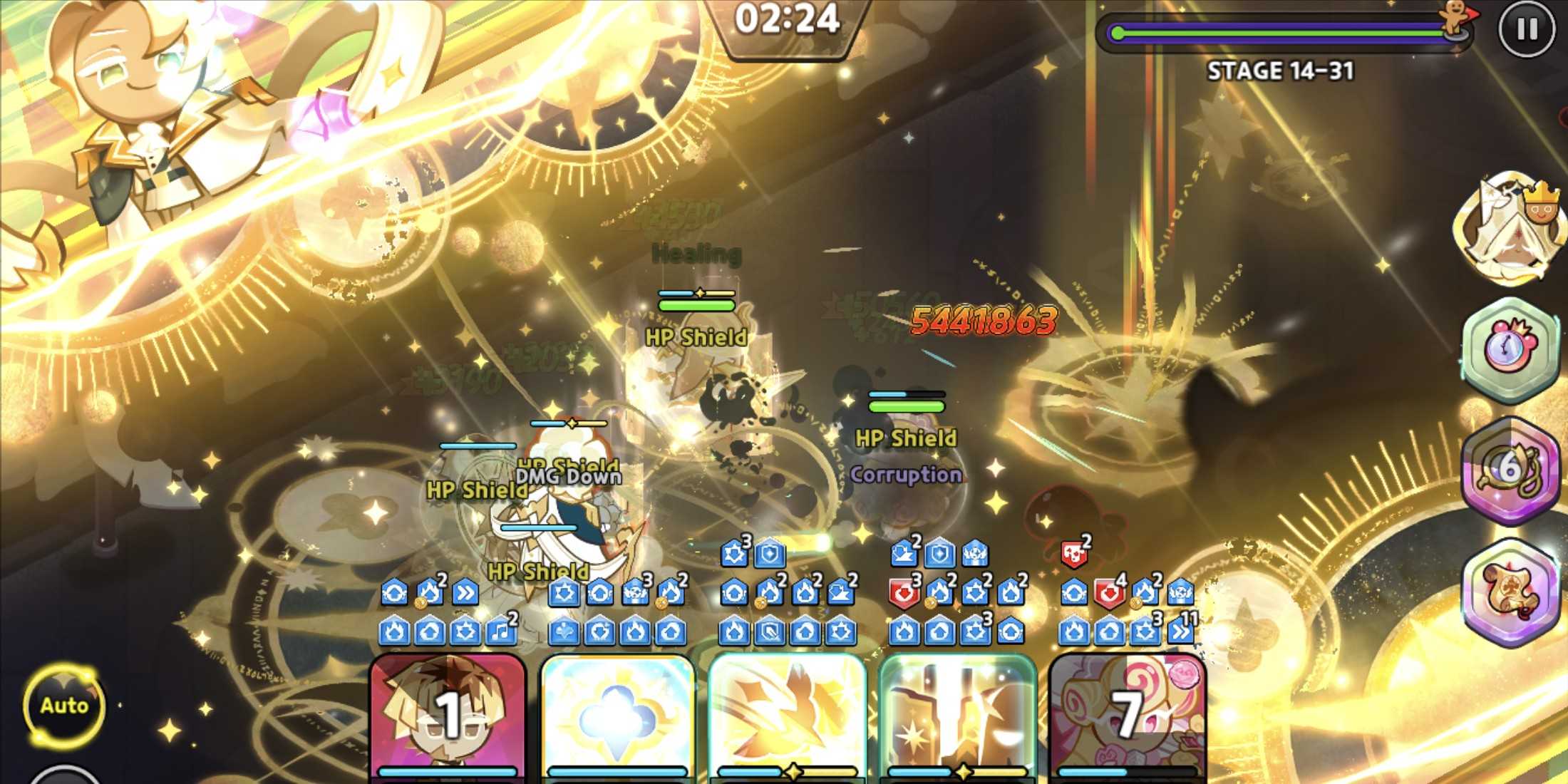
Task: Trigger the golden wings skill card
Action: [x=787, y=716]
